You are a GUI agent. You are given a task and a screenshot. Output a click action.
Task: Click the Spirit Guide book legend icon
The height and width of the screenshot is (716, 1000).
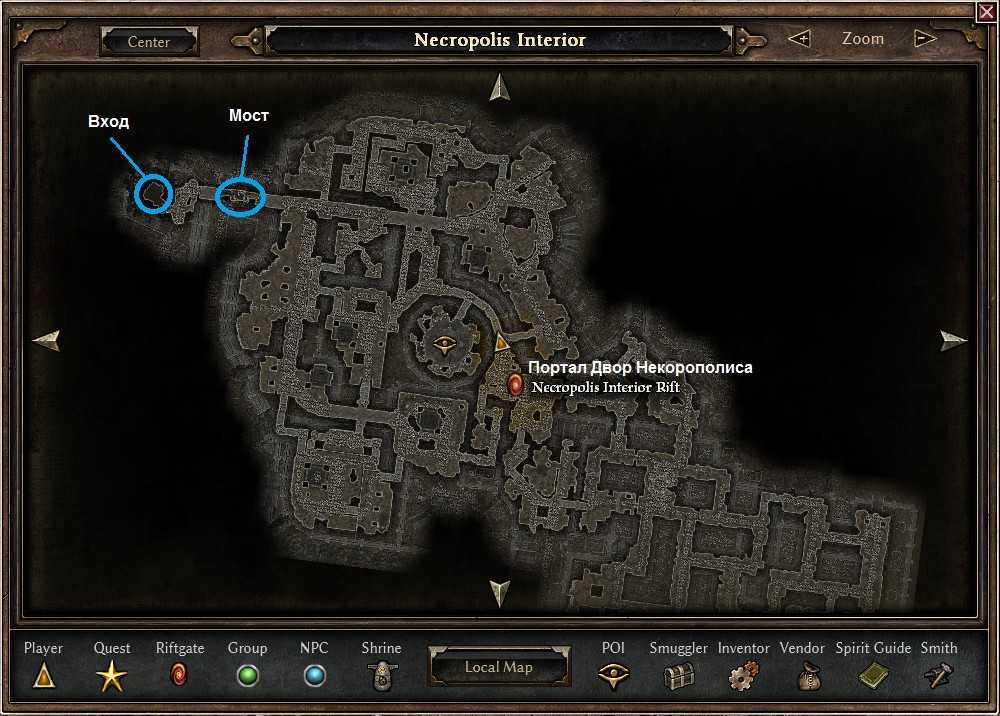pyautogui.click(x=873, y=677)
